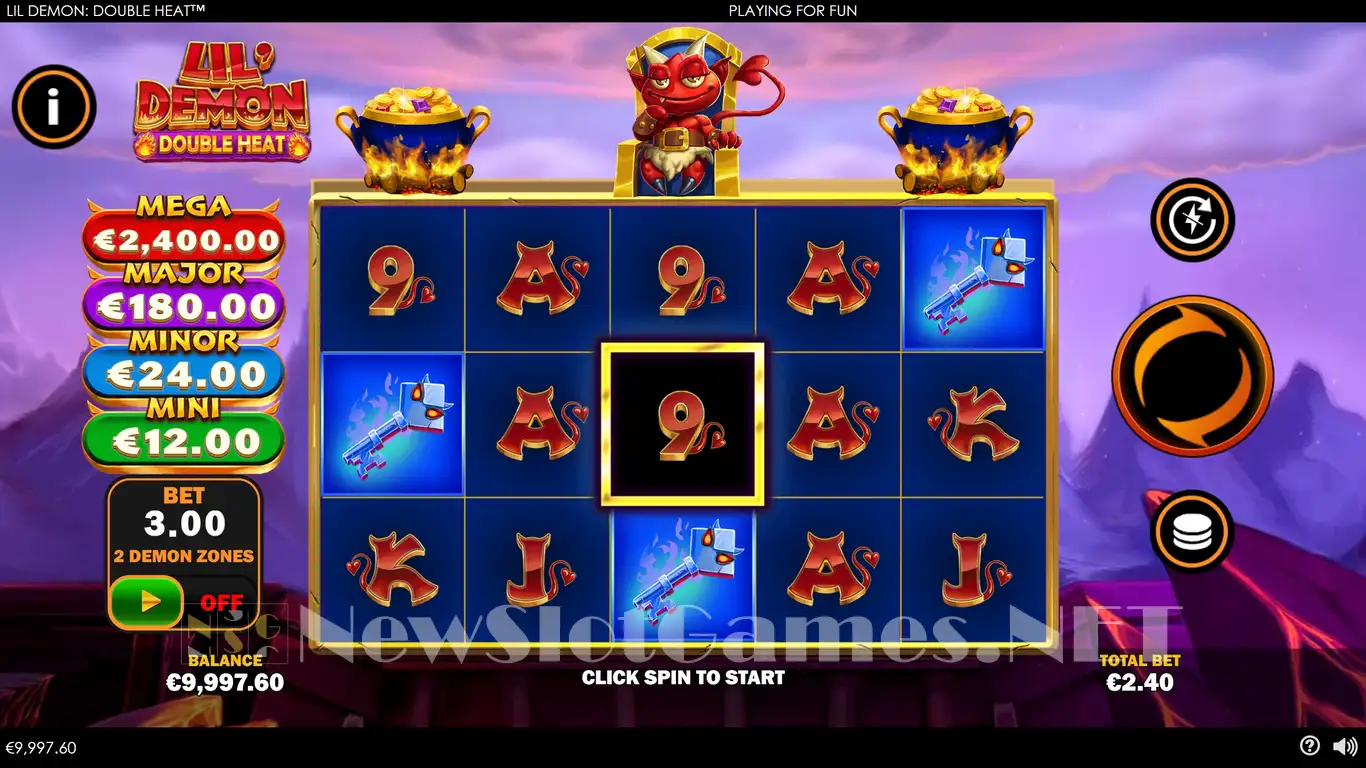This screenshot has width=1366, height=768.
Task: Open the game info panel
Action: 54,107
